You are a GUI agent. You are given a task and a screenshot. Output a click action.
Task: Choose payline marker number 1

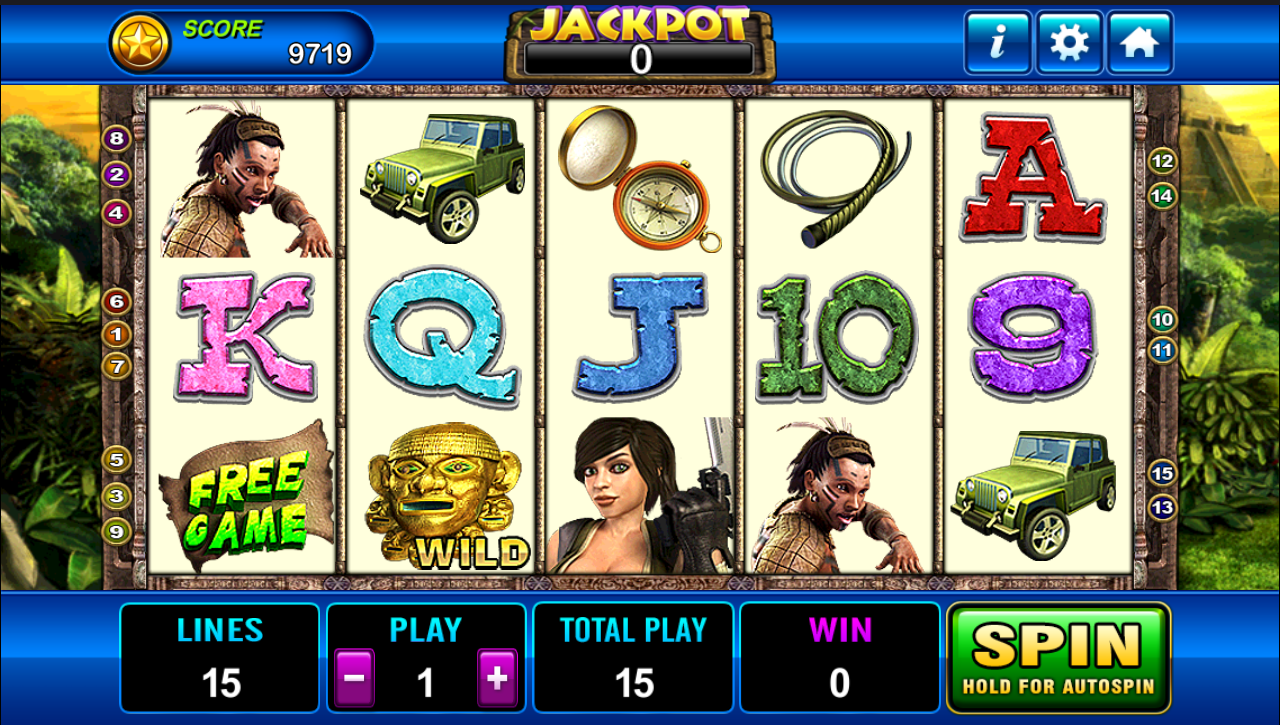(117, 334)
